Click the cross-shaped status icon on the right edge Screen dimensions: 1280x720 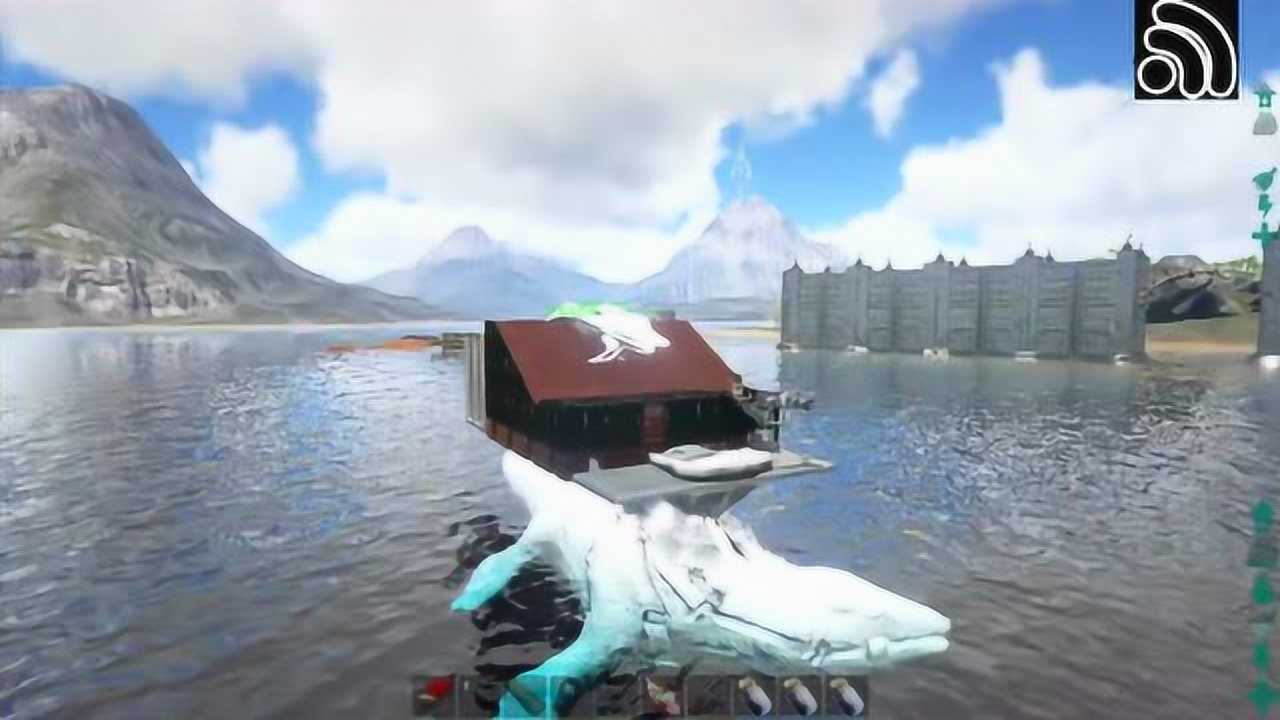coord(1263,235)
